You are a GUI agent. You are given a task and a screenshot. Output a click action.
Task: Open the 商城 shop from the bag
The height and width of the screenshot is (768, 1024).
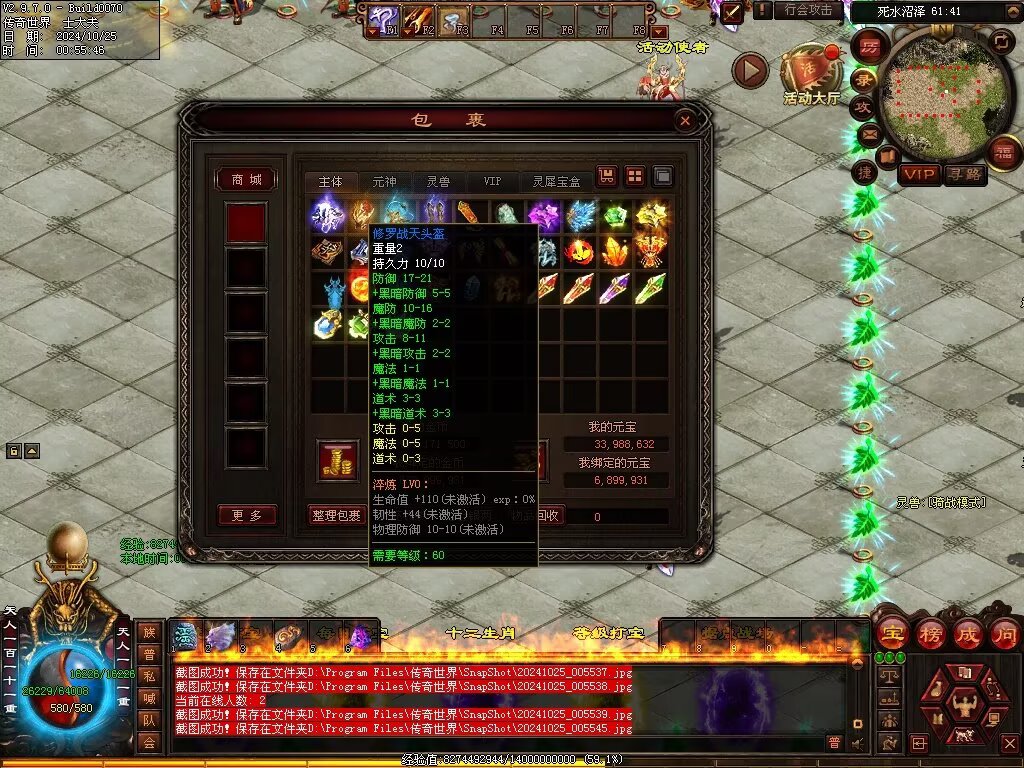(246, 180)
